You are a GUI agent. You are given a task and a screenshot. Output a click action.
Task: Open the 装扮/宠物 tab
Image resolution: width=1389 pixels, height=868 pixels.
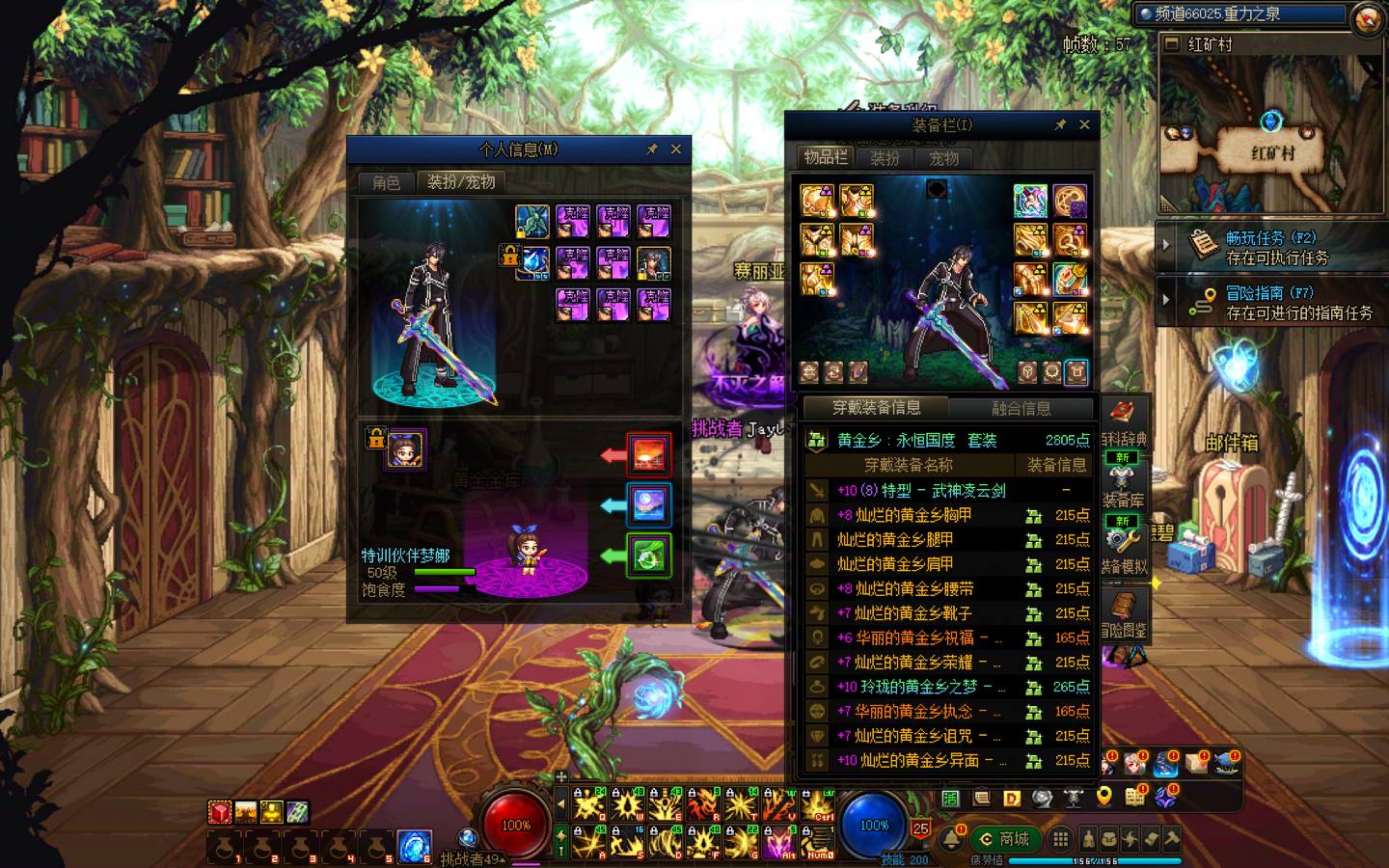tap(461, 182)
